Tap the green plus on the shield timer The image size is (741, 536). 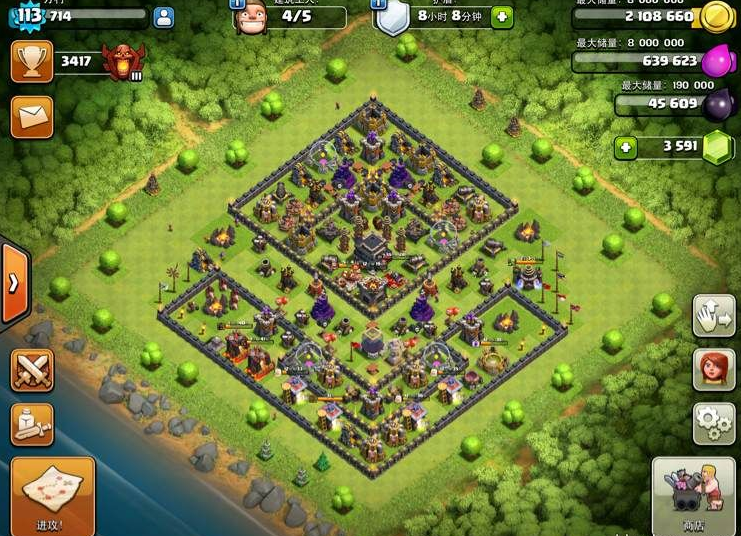tap(501, 17)
